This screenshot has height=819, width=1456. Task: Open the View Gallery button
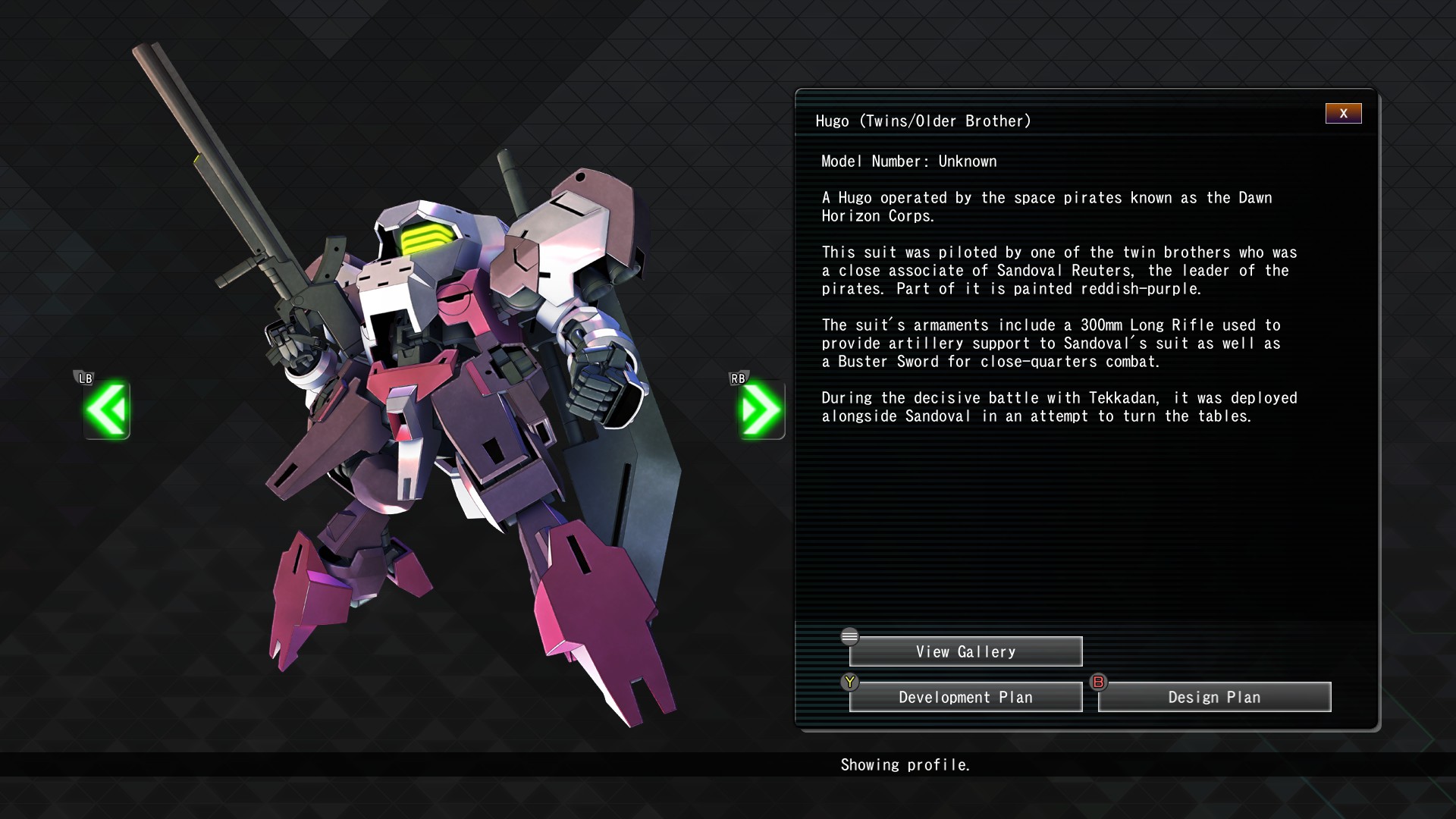[965, 651]
